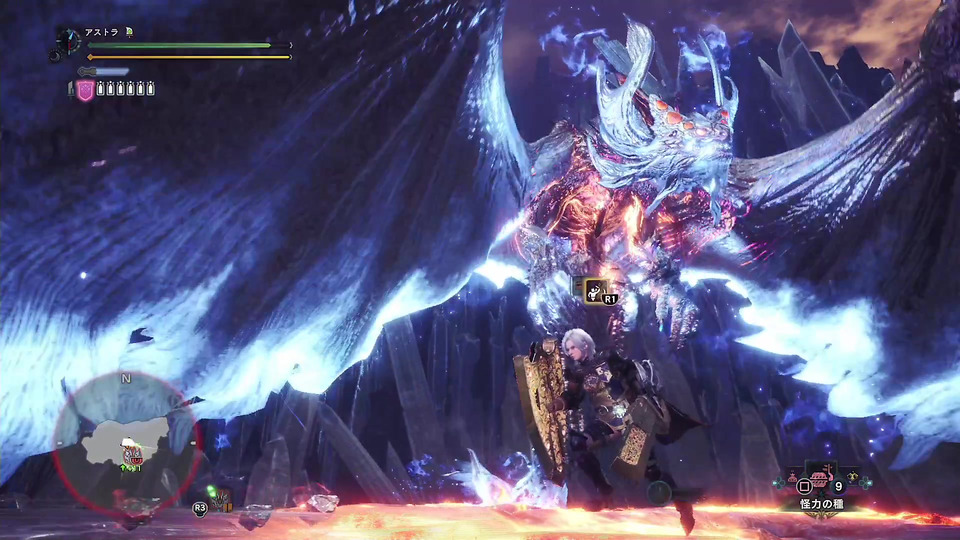Click the day-night clock dial

69,43
